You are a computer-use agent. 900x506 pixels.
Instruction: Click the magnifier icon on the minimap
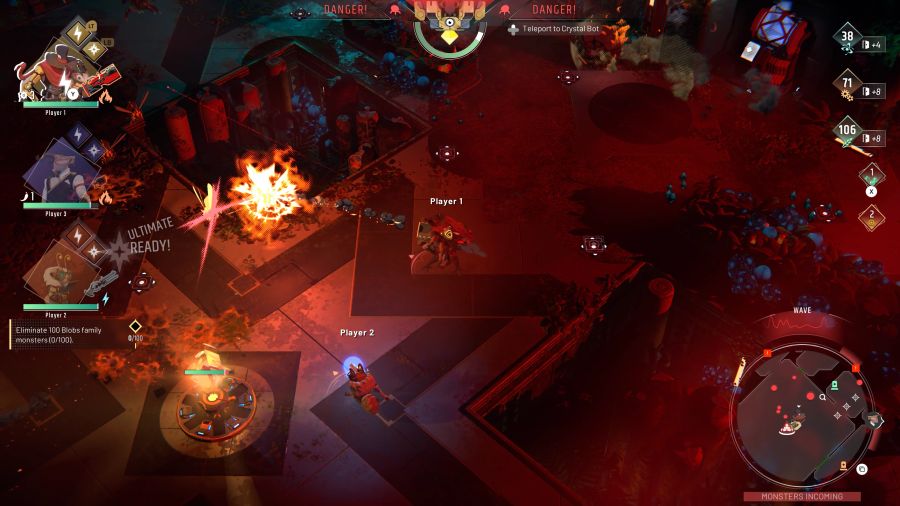point(822,397)
